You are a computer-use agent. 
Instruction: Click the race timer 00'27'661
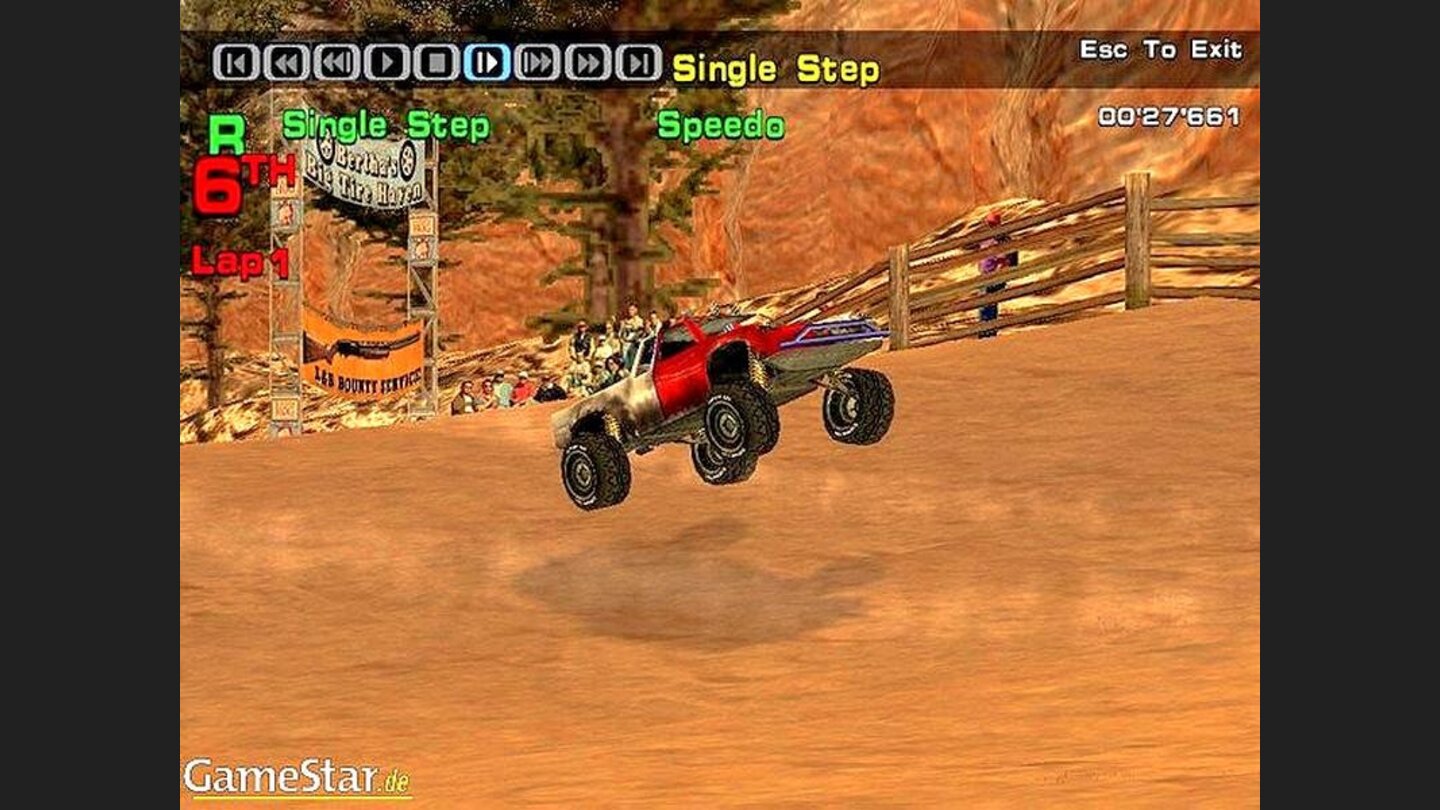1170,116
